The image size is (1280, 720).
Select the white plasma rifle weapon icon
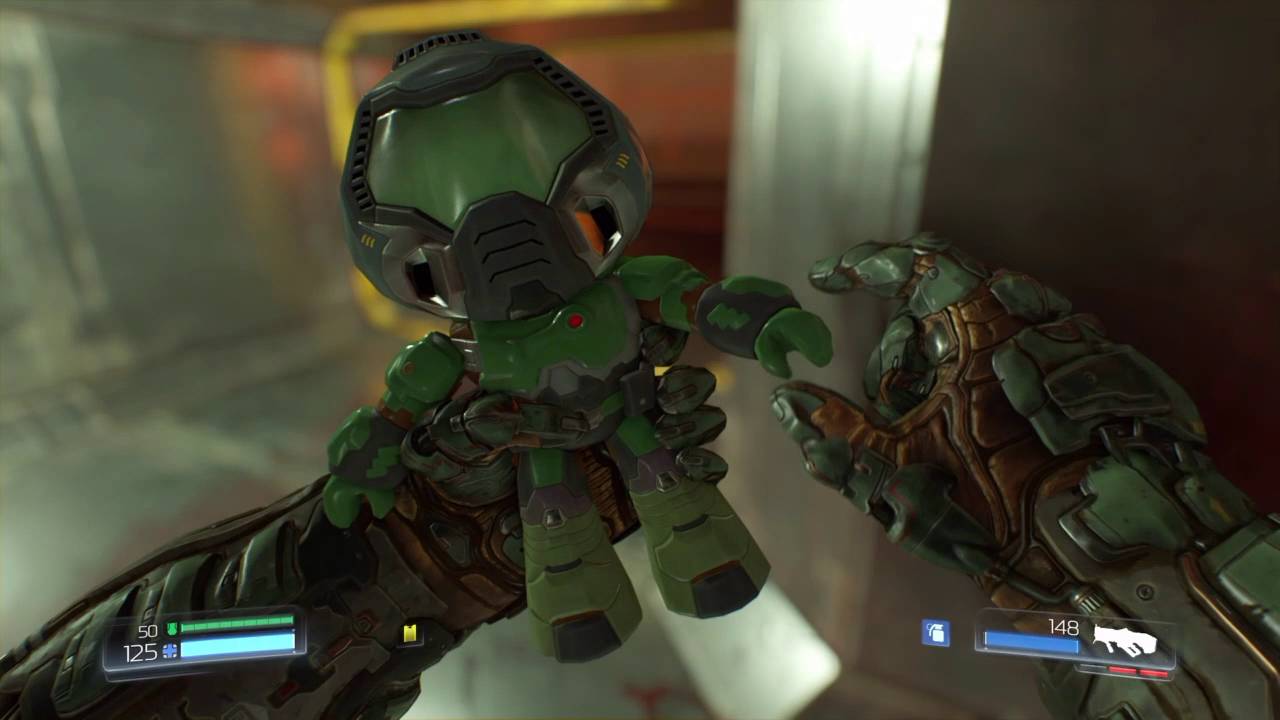pos(1124,640)
